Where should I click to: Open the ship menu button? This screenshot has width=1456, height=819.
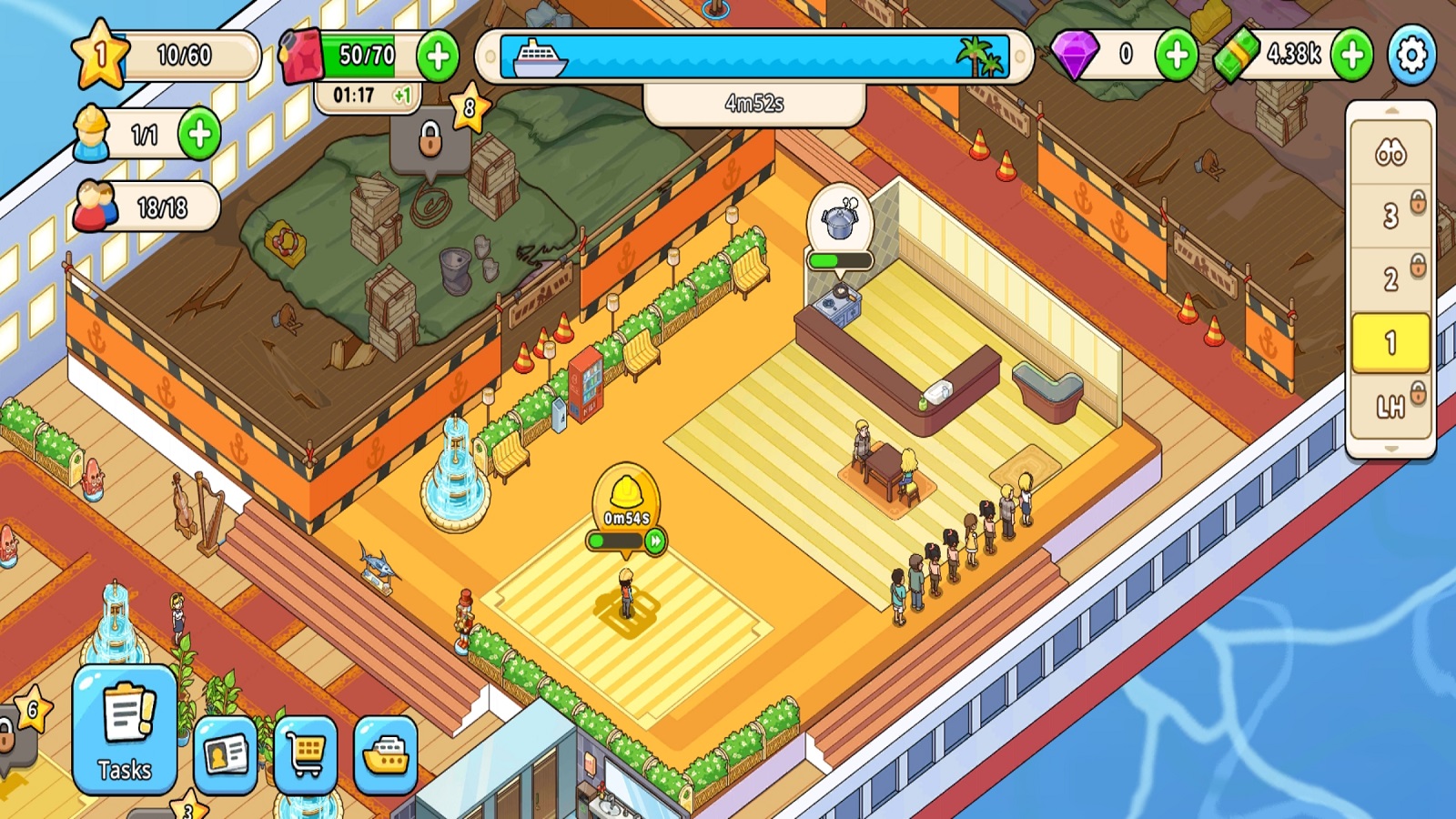386,755
